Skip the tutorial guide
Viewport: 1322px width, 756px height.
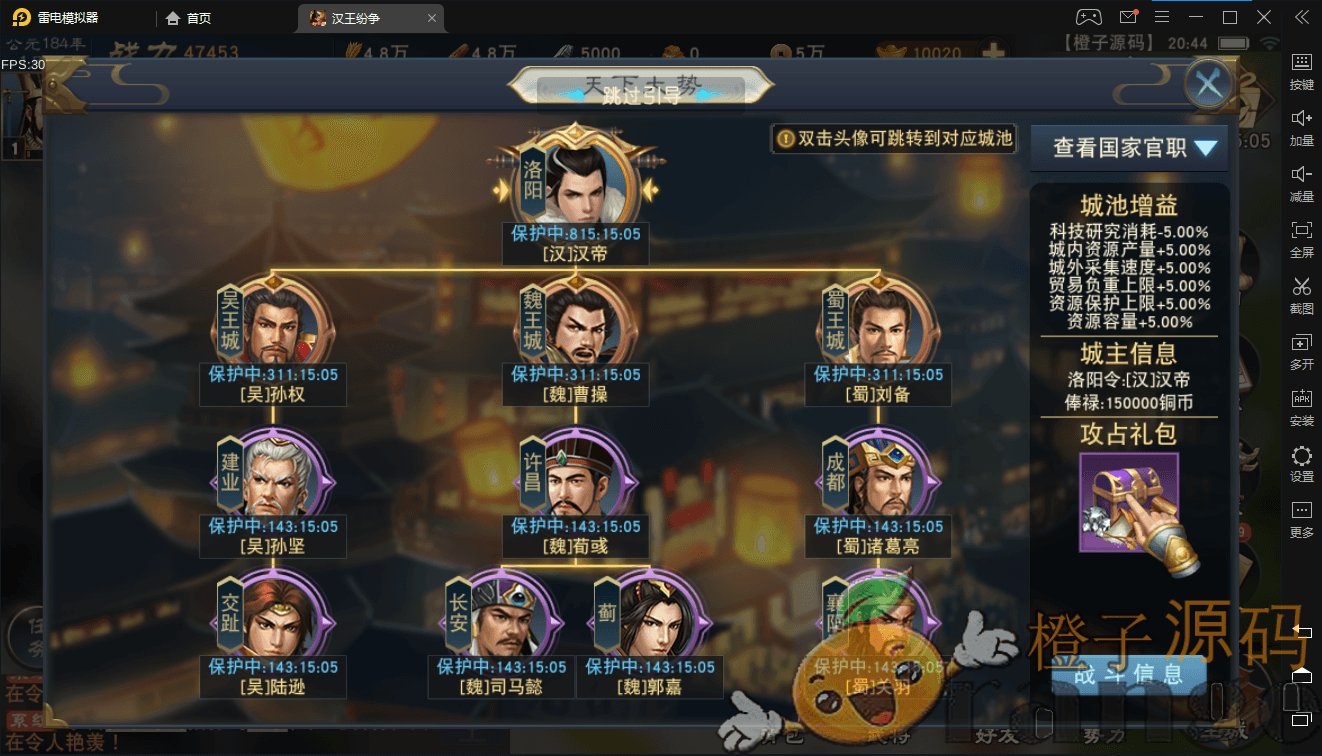pos(640,95)
